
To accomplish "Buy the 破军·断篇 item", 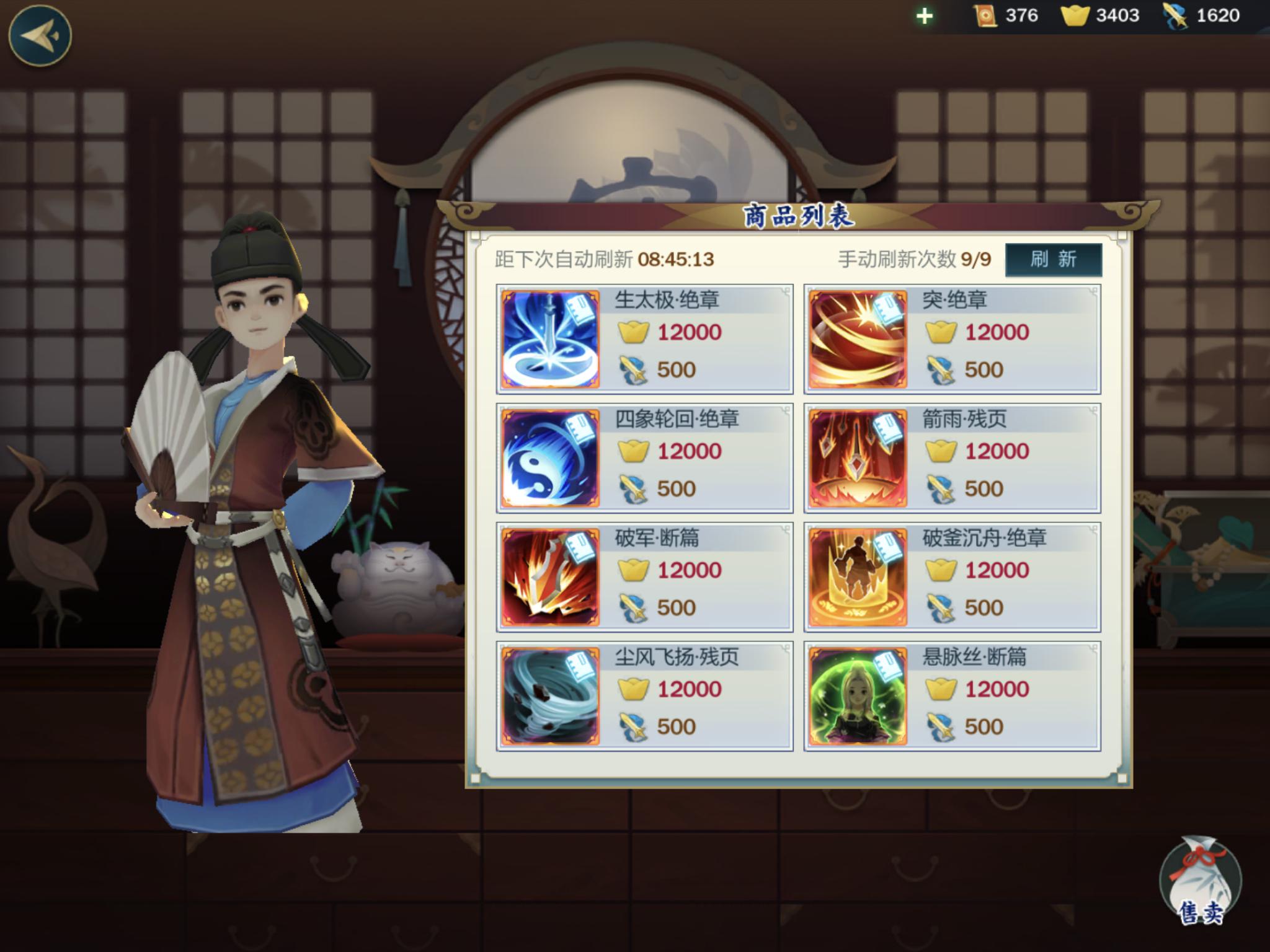I will point(644,577).
